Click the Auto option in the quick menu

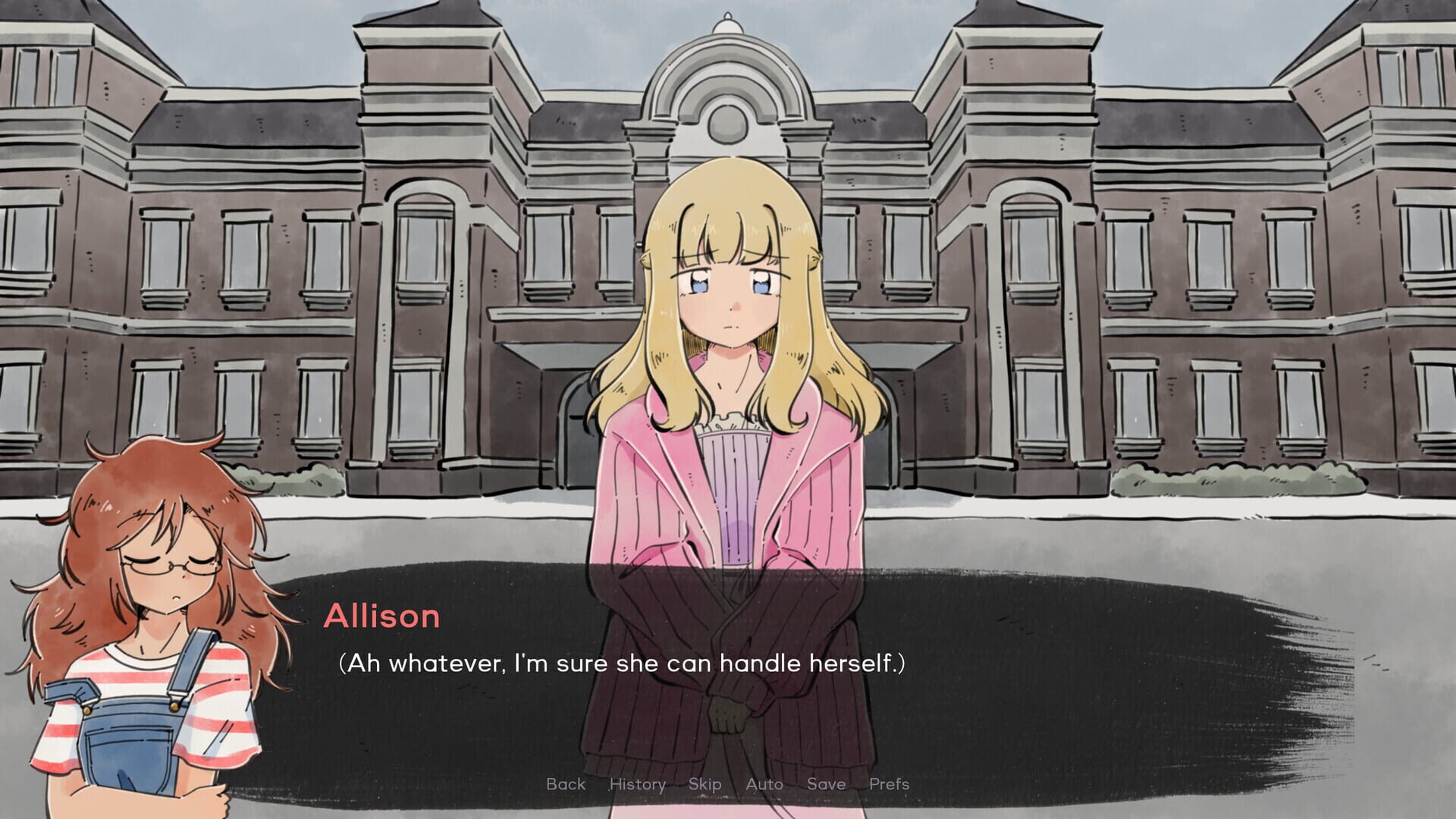pyautogui.click(x=764, y=784)
